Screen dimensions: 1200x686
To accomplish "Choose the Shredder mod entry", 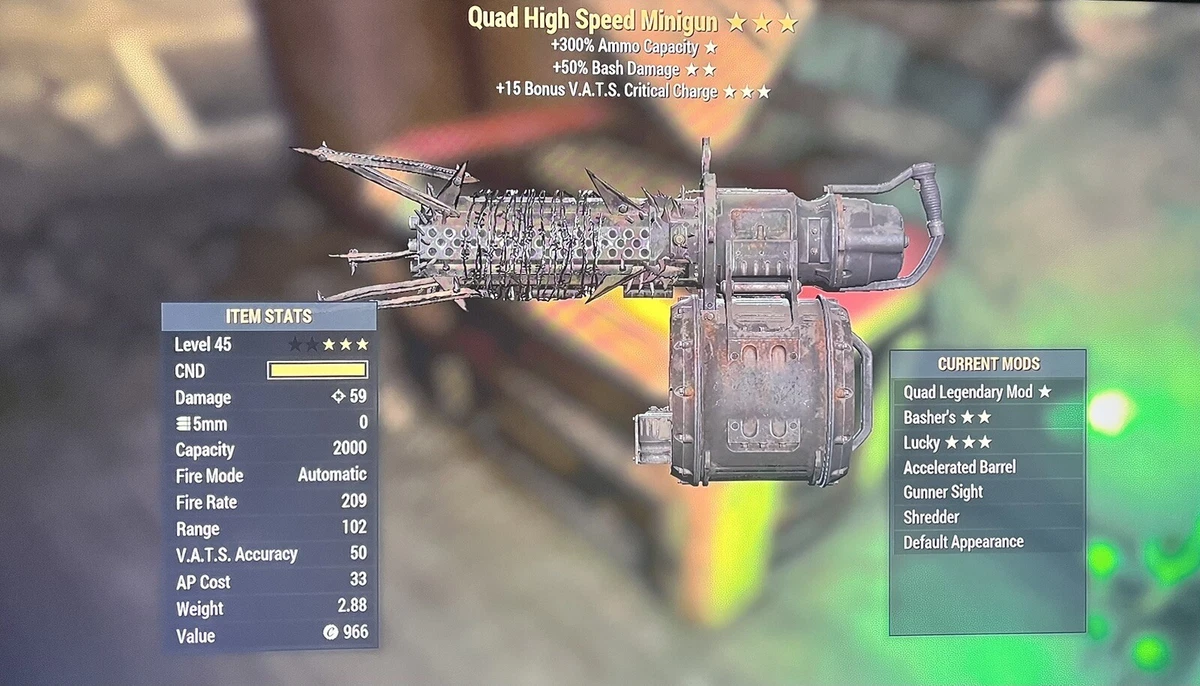I will point(931,517).
